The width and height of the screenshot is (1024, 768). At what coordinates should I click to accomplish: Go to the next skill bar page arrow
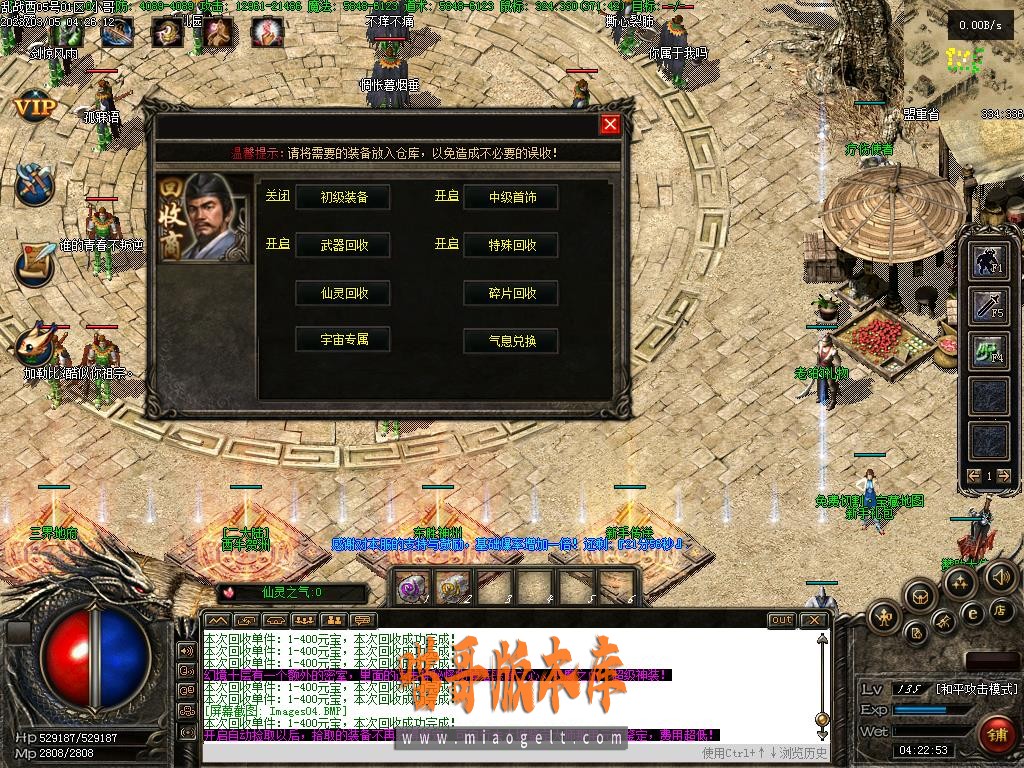[x=1004, y=476]
